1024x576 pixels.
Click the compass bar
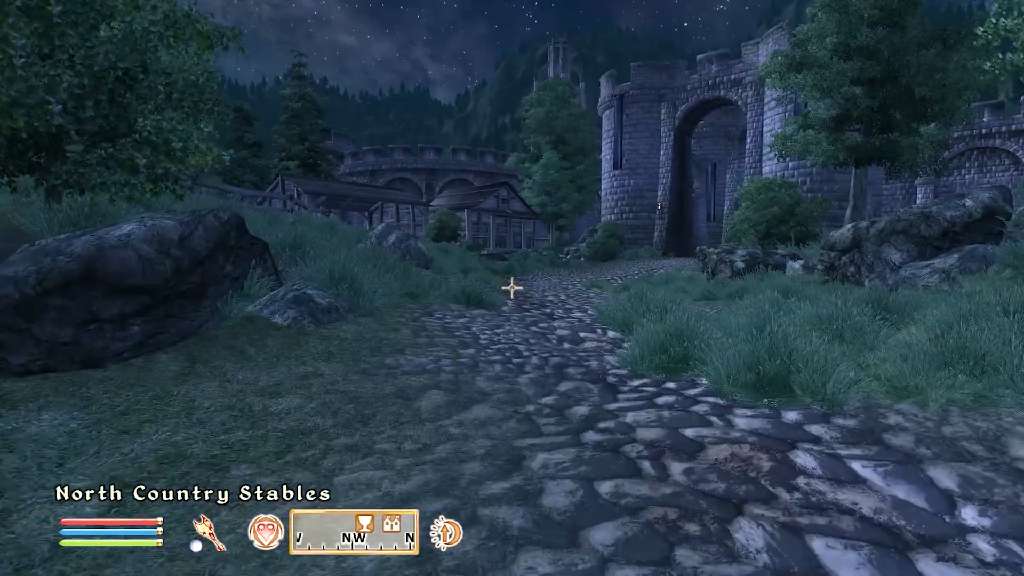tap(354, 532)
